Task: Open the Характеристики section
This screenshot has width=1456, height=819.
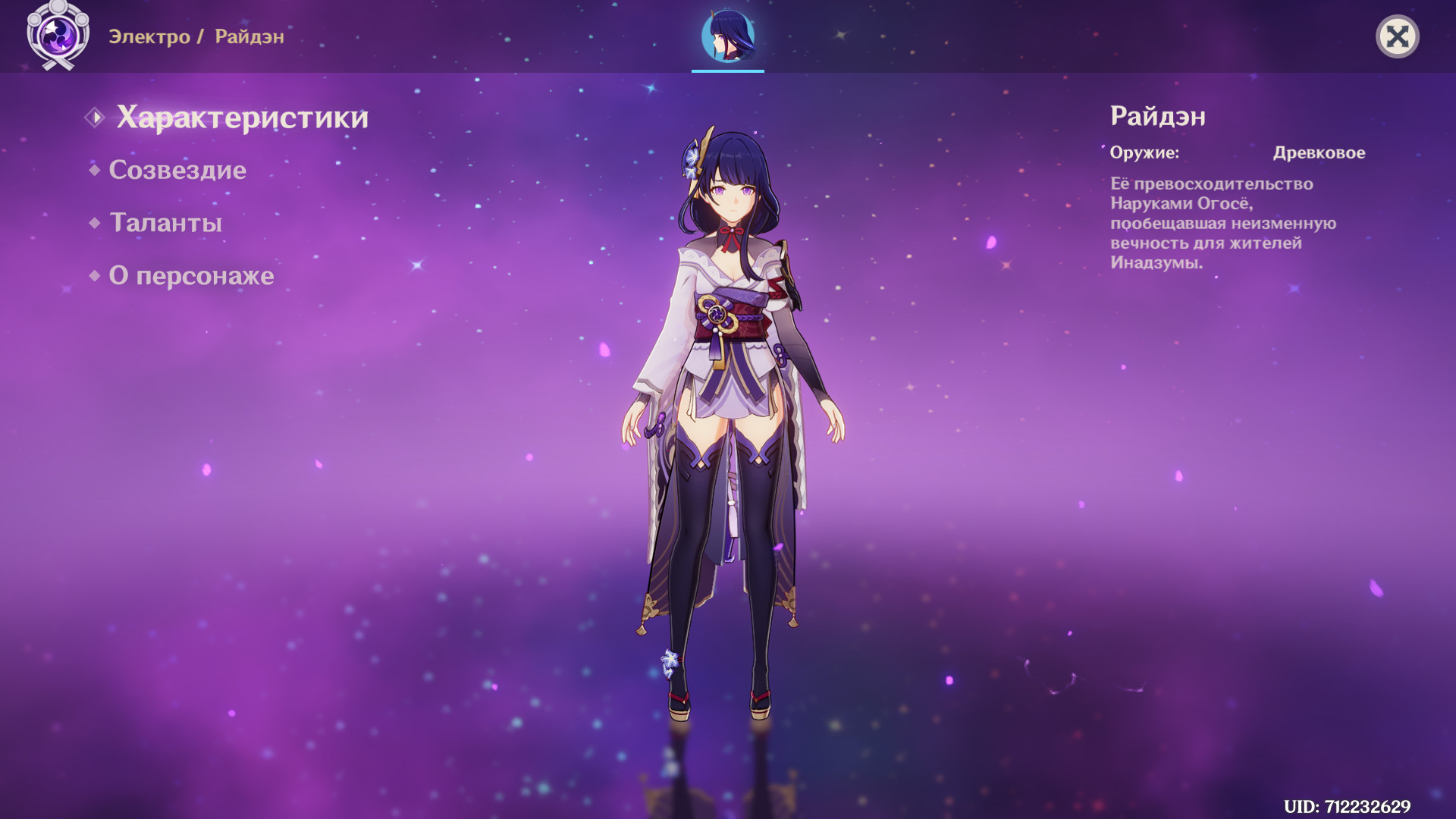Action: 241,118
